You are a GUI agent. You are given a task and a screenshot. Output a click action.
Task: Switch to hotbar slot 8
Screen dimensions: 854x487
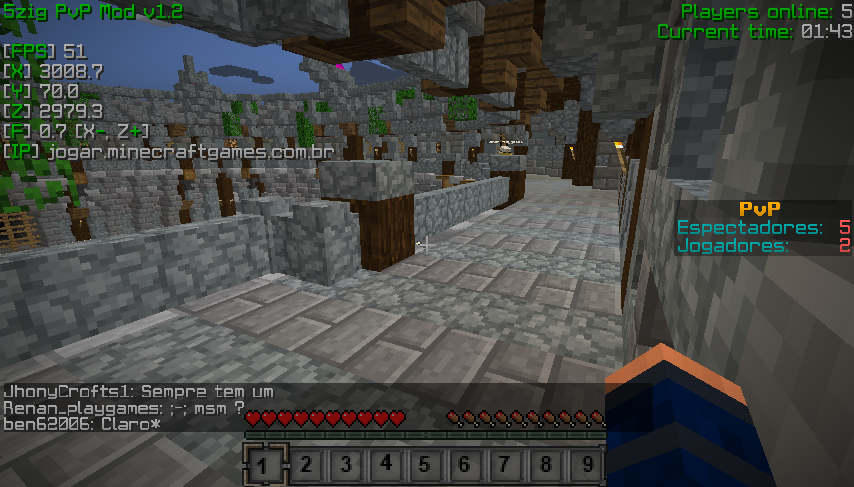545,465
